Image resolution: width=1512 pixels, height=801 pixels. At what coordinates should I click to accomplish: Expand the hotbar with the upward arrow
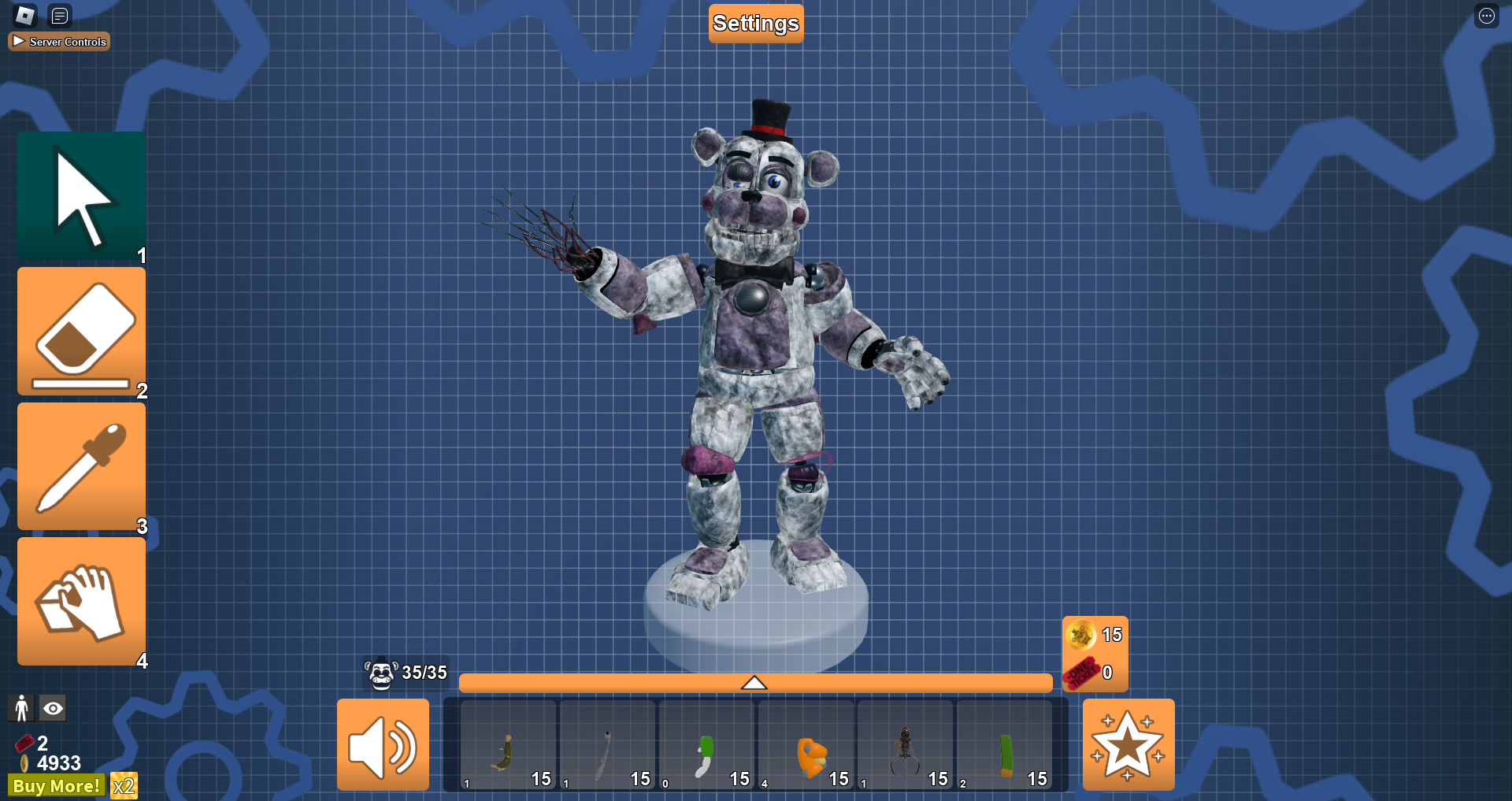(755, 682)
